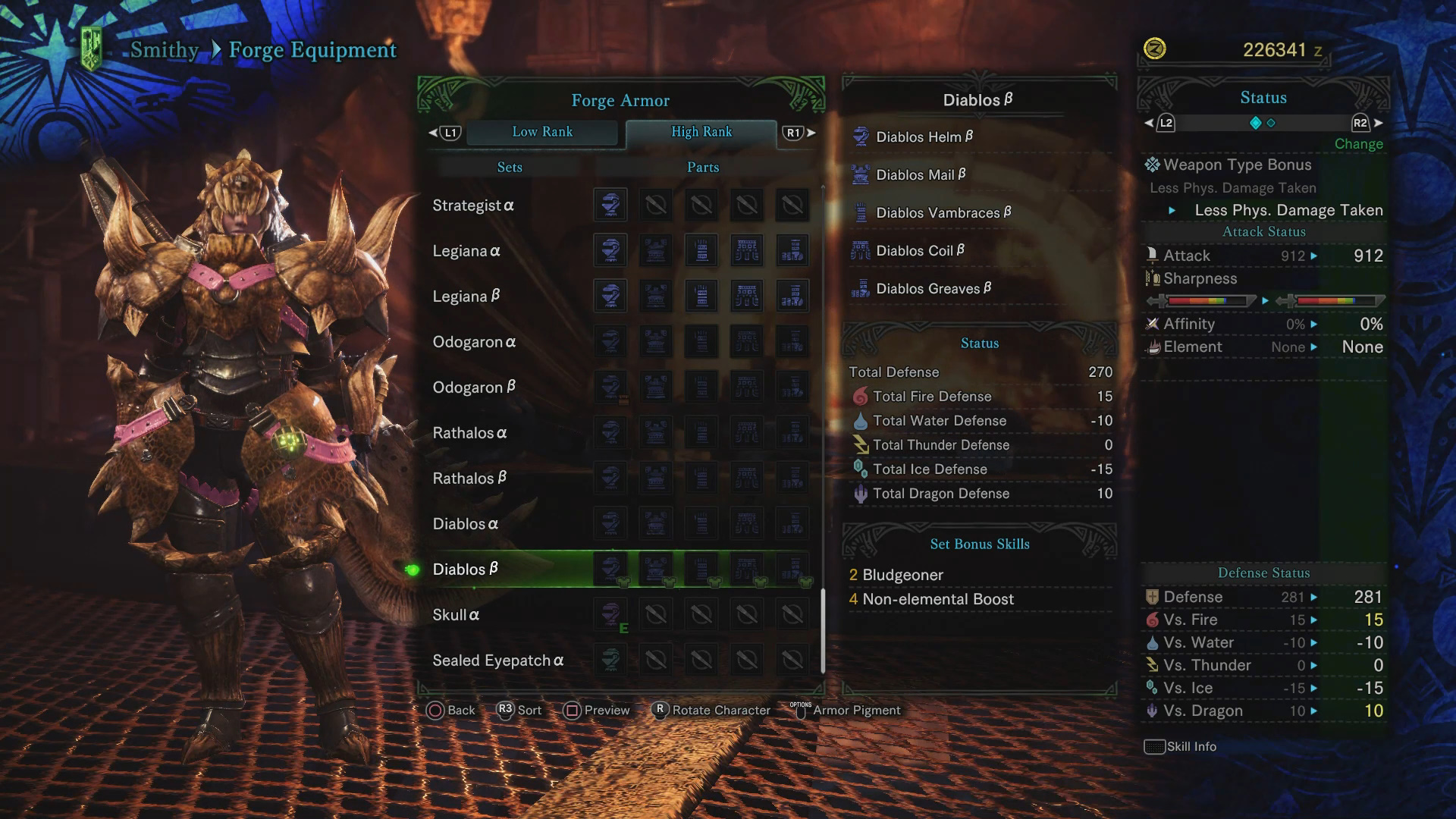Switch to the Low Rank tab
Viewport: 1456px width, 819px height.
[543, 132]
